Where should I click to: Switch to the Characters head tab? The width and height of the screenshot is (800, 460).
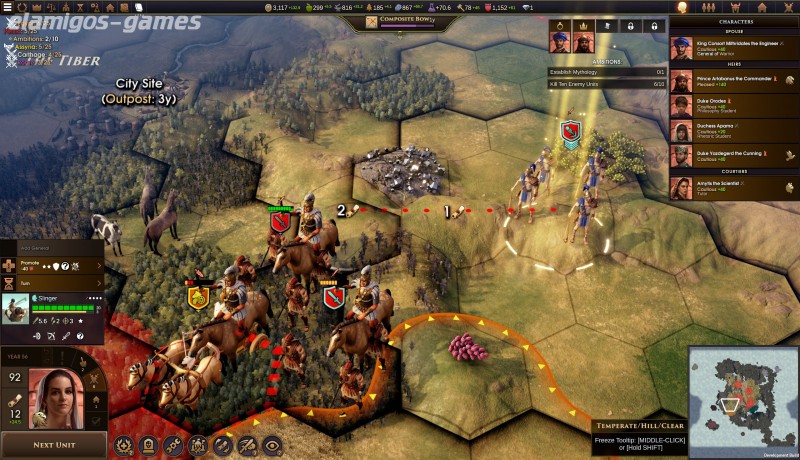(x=683, y=7)
